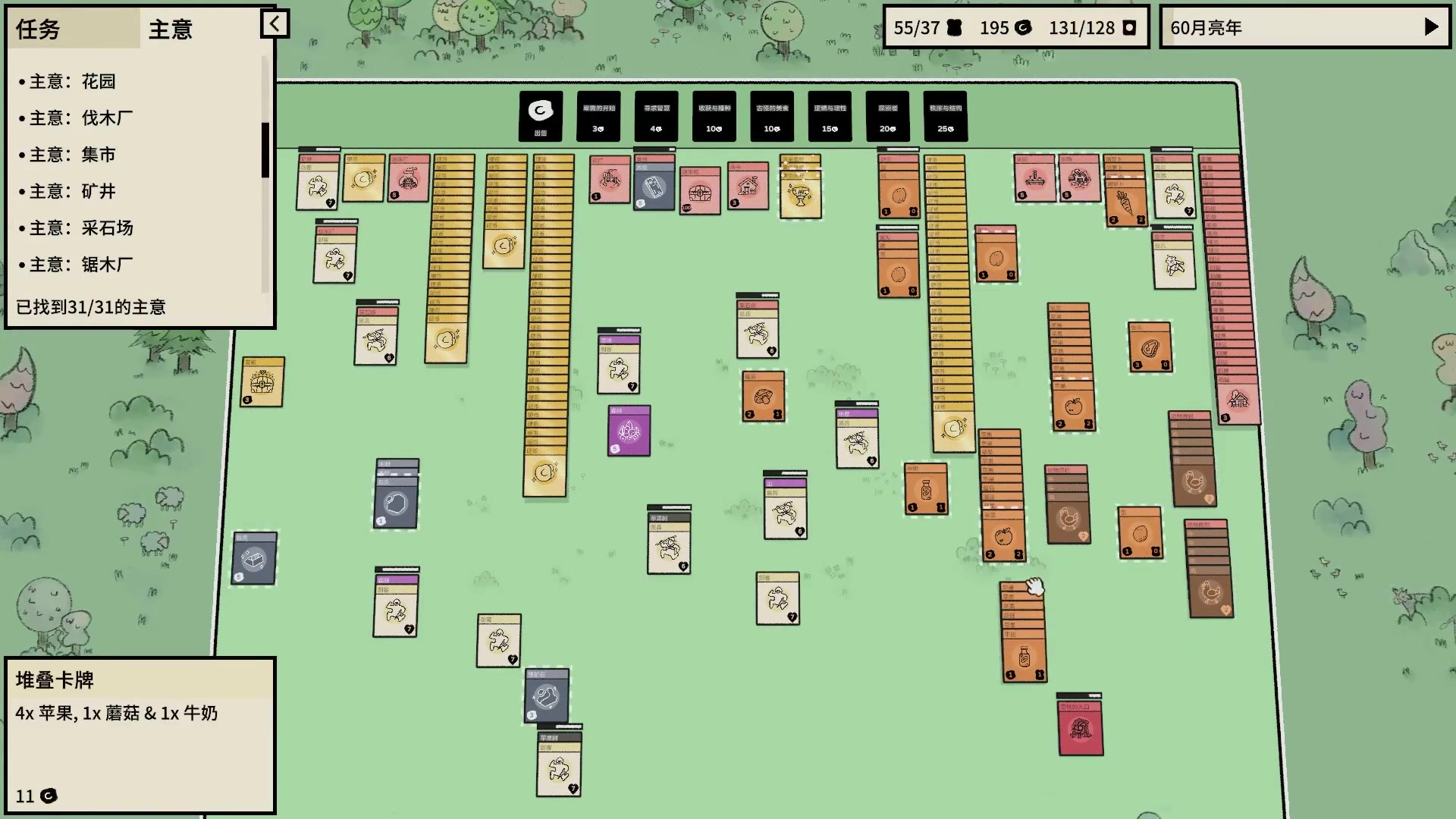Screen dimensions: 1456x819
Task: Switch to the 主意 tab
Action: click(x=172, y=29)
